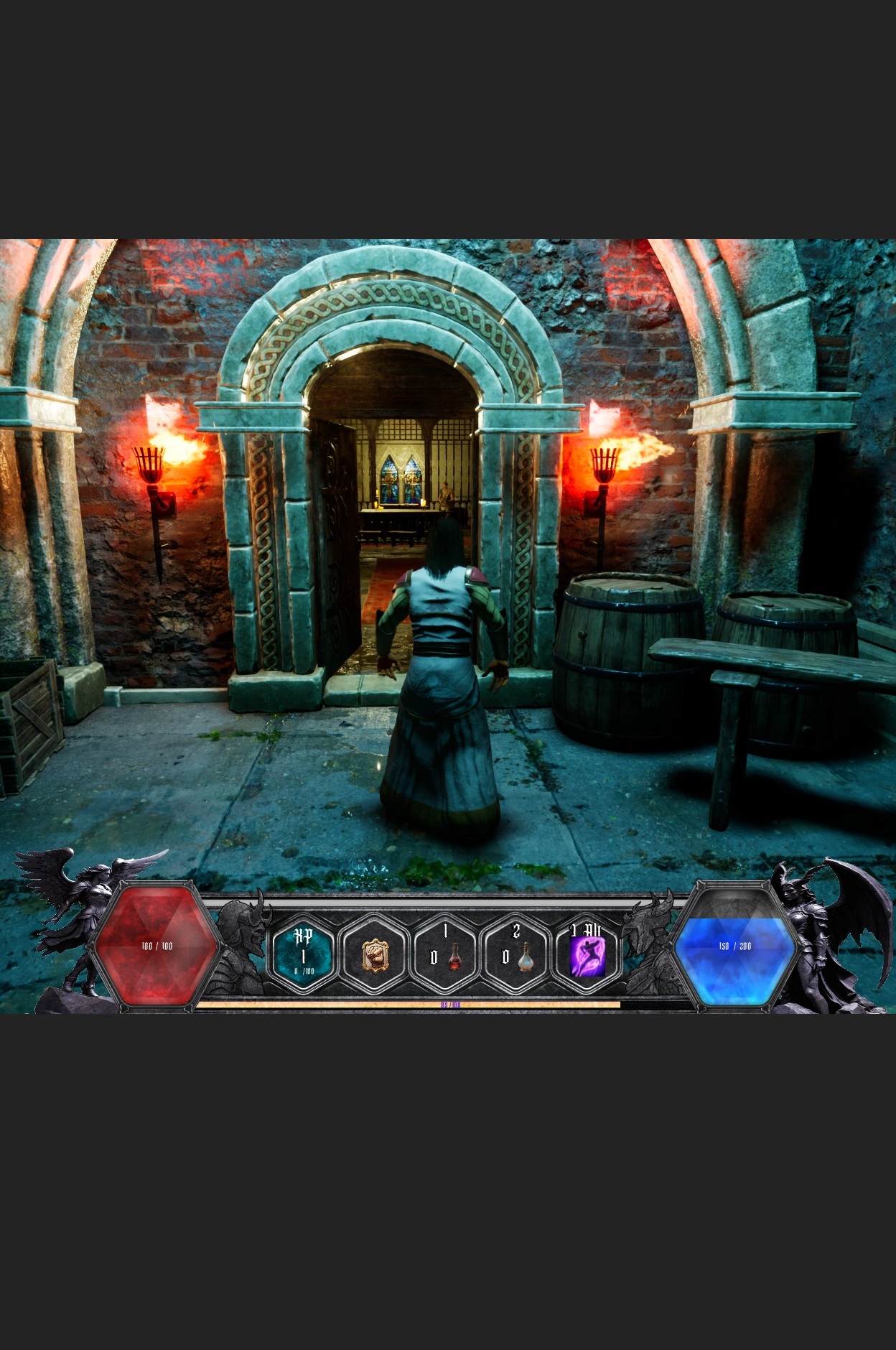Activate the purple dash ability
Viewport: 896px width, 1350px height.
[x=587, y=956]
